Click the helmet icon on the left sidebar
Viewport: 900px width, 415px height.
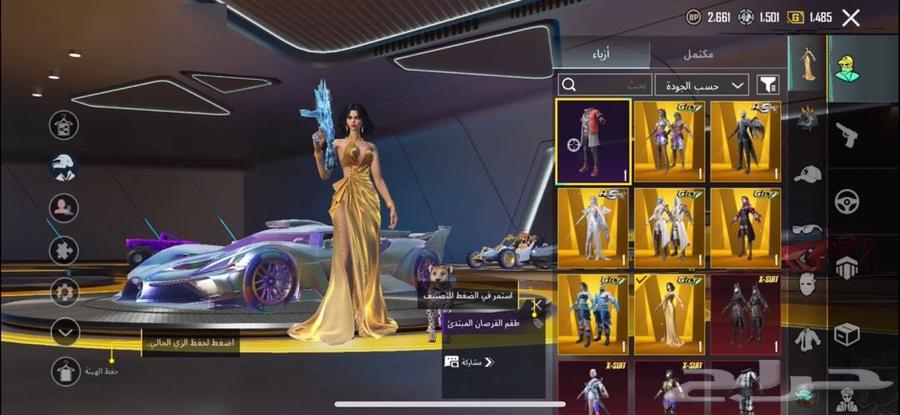pos(65,166)
